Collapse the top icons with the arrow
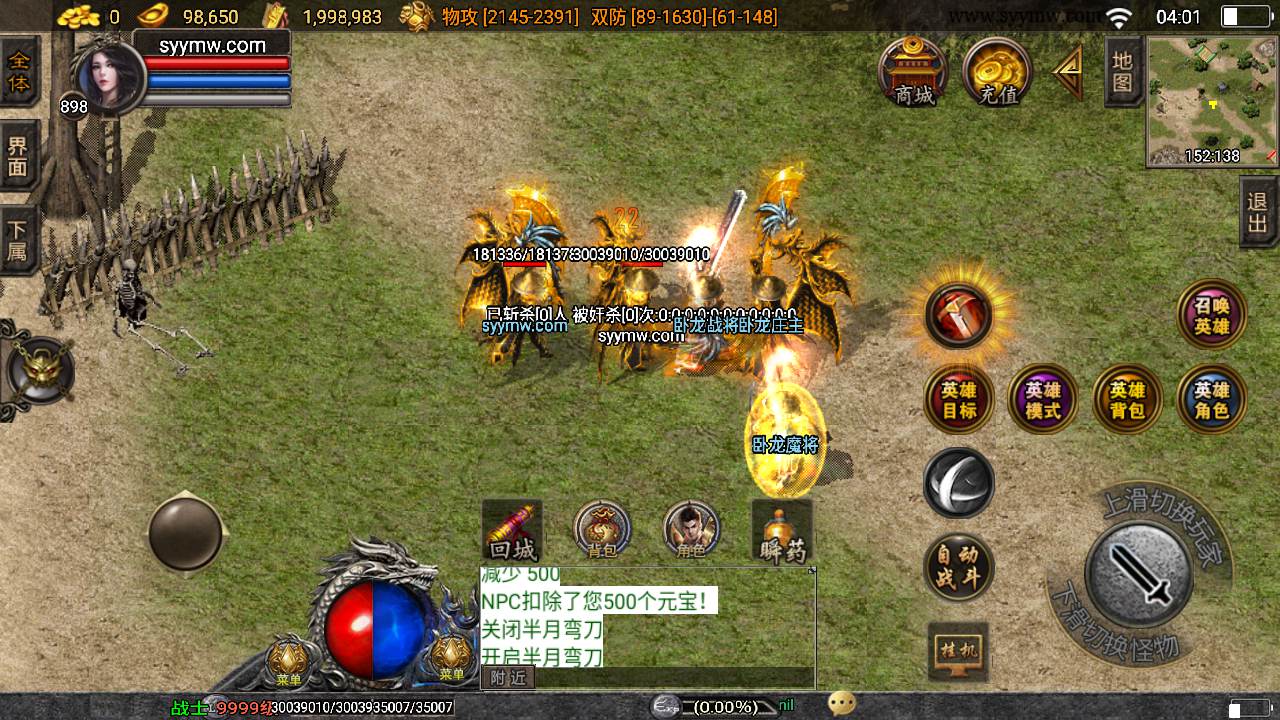The width and height of the screenshot is (1280, 720). [x=1068, y=72]
